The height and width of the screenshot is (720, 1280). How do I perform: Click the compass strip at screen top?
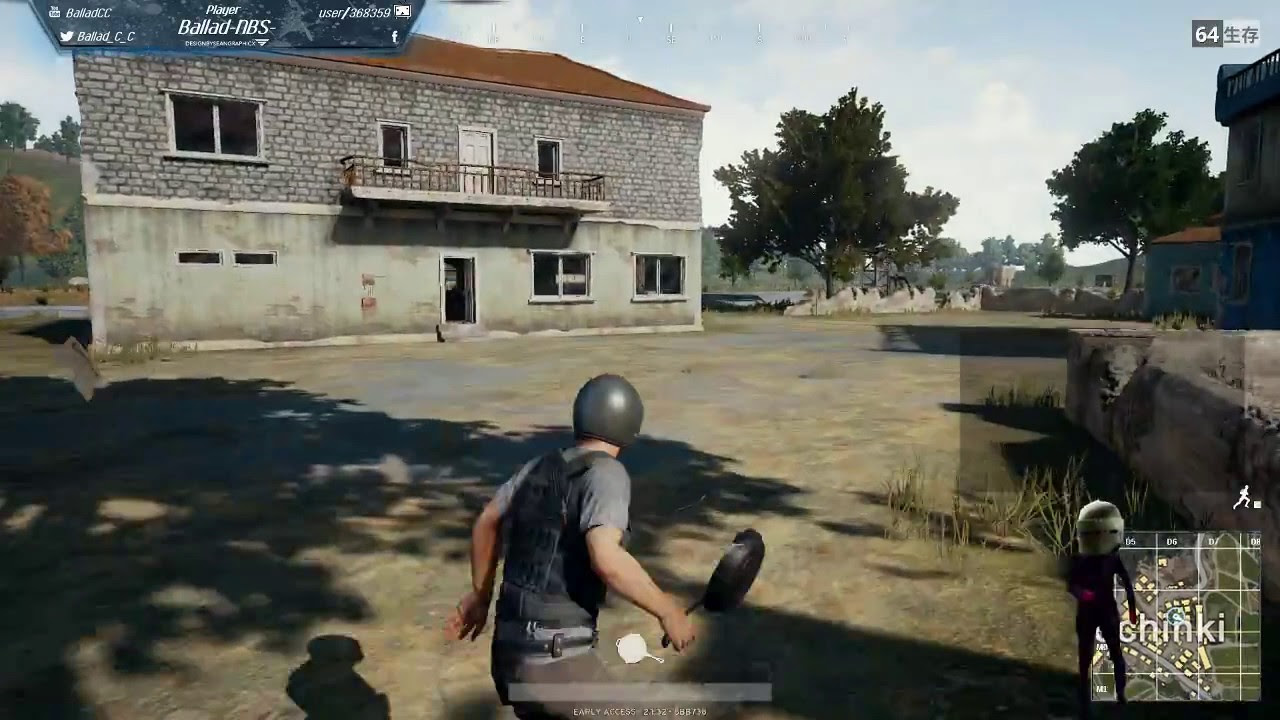[640, 33]
